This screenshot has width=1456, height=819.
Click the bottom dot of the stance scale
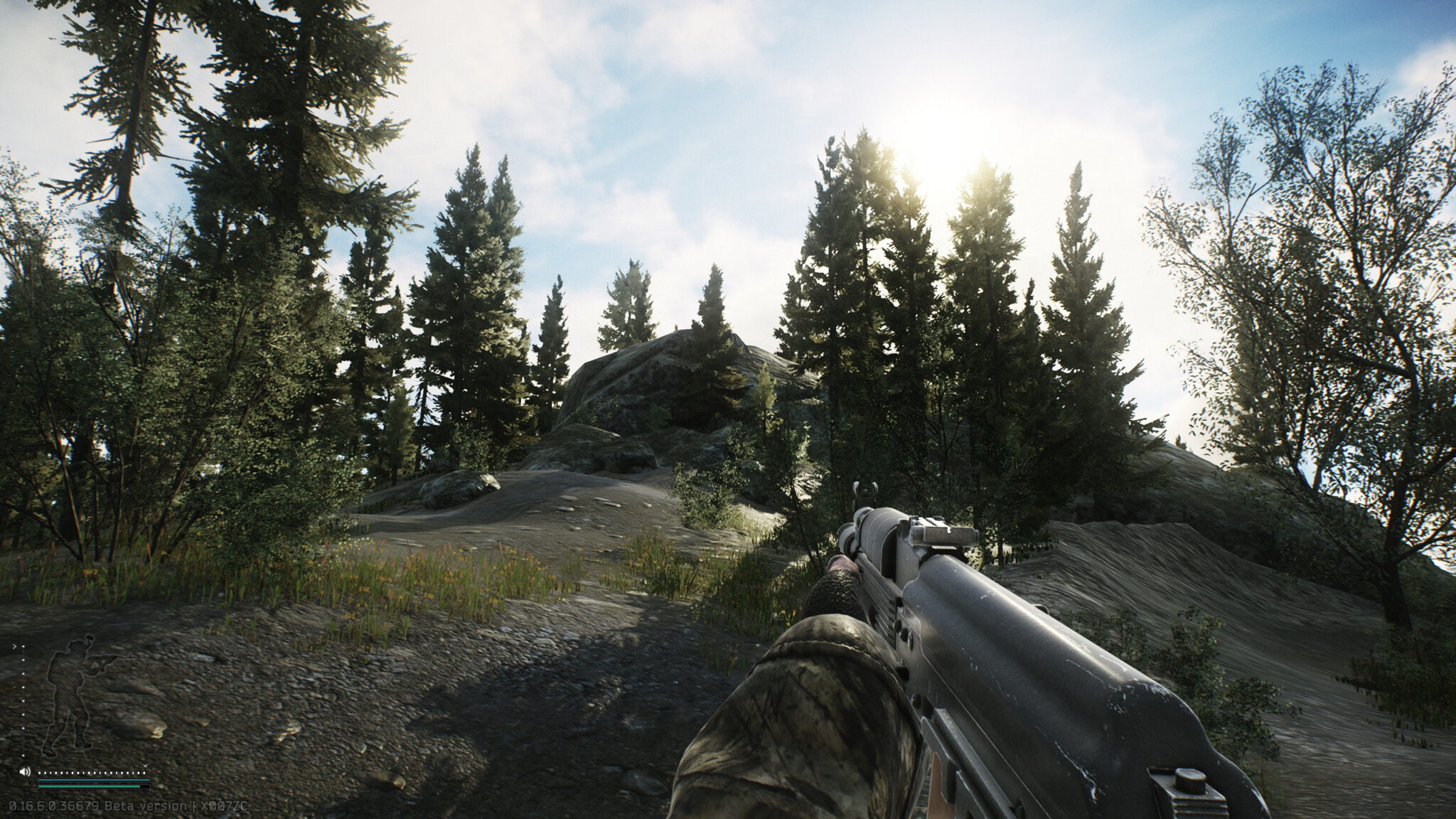pyautogui.click(x=23, y=755)
